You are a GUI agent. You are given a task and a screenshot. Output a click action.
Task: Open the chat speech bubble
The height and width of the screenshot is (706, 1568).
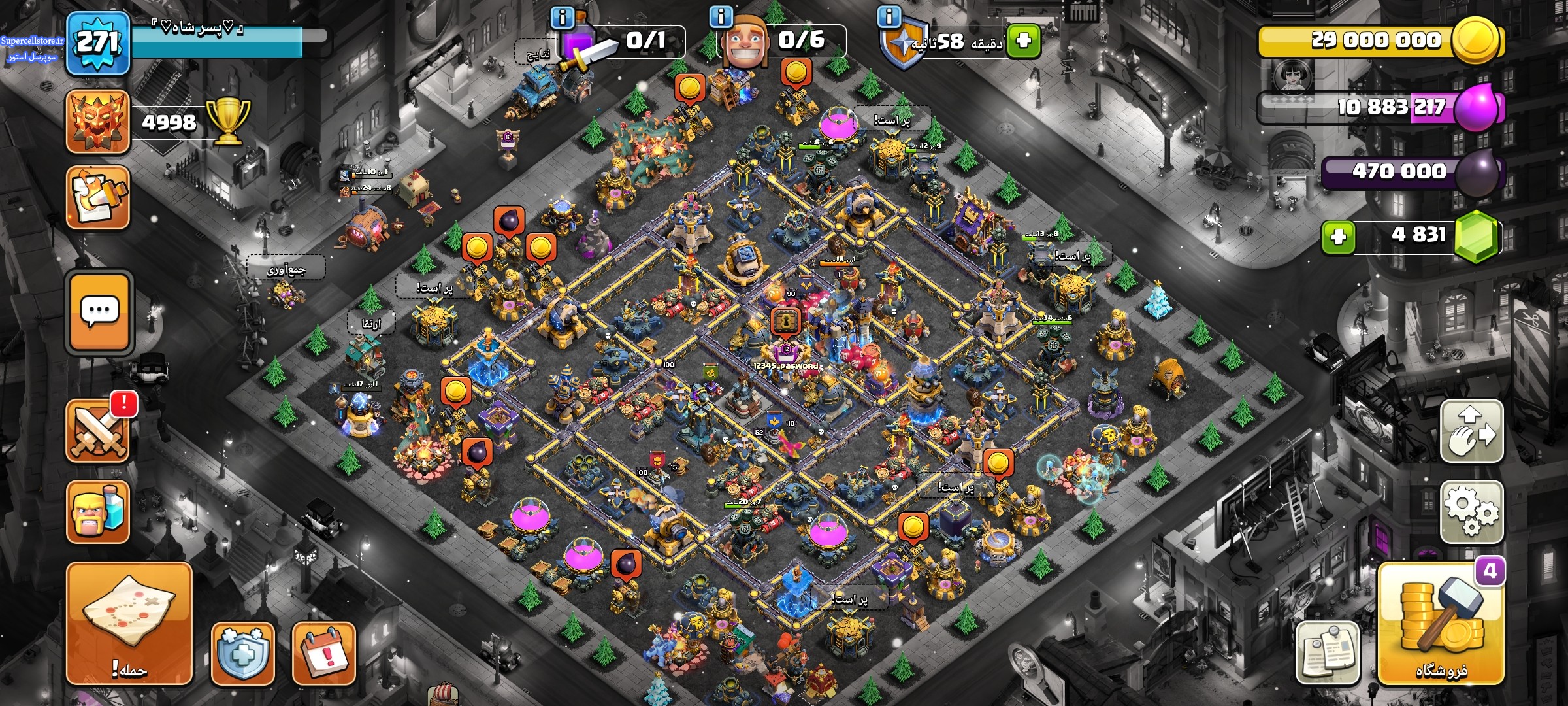point(99,312)
